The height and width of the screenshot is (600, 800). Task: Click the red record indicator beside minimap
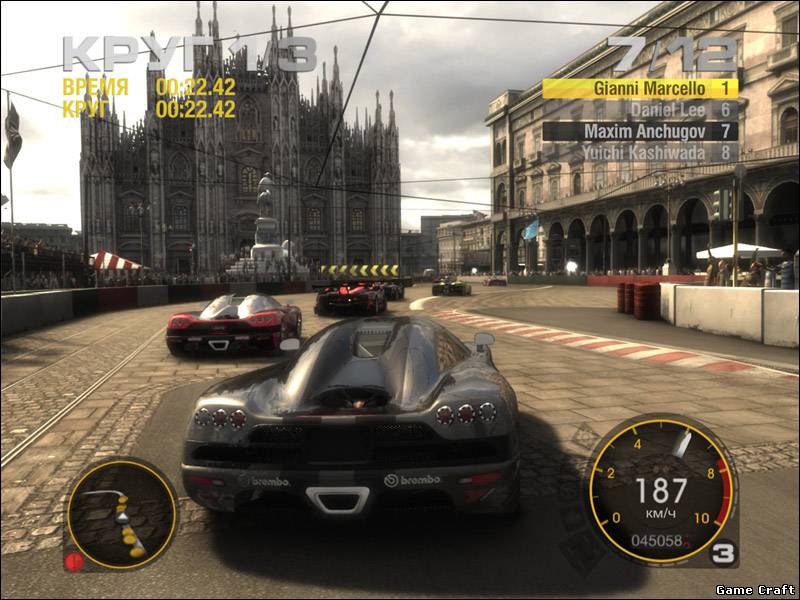point(74,561)
